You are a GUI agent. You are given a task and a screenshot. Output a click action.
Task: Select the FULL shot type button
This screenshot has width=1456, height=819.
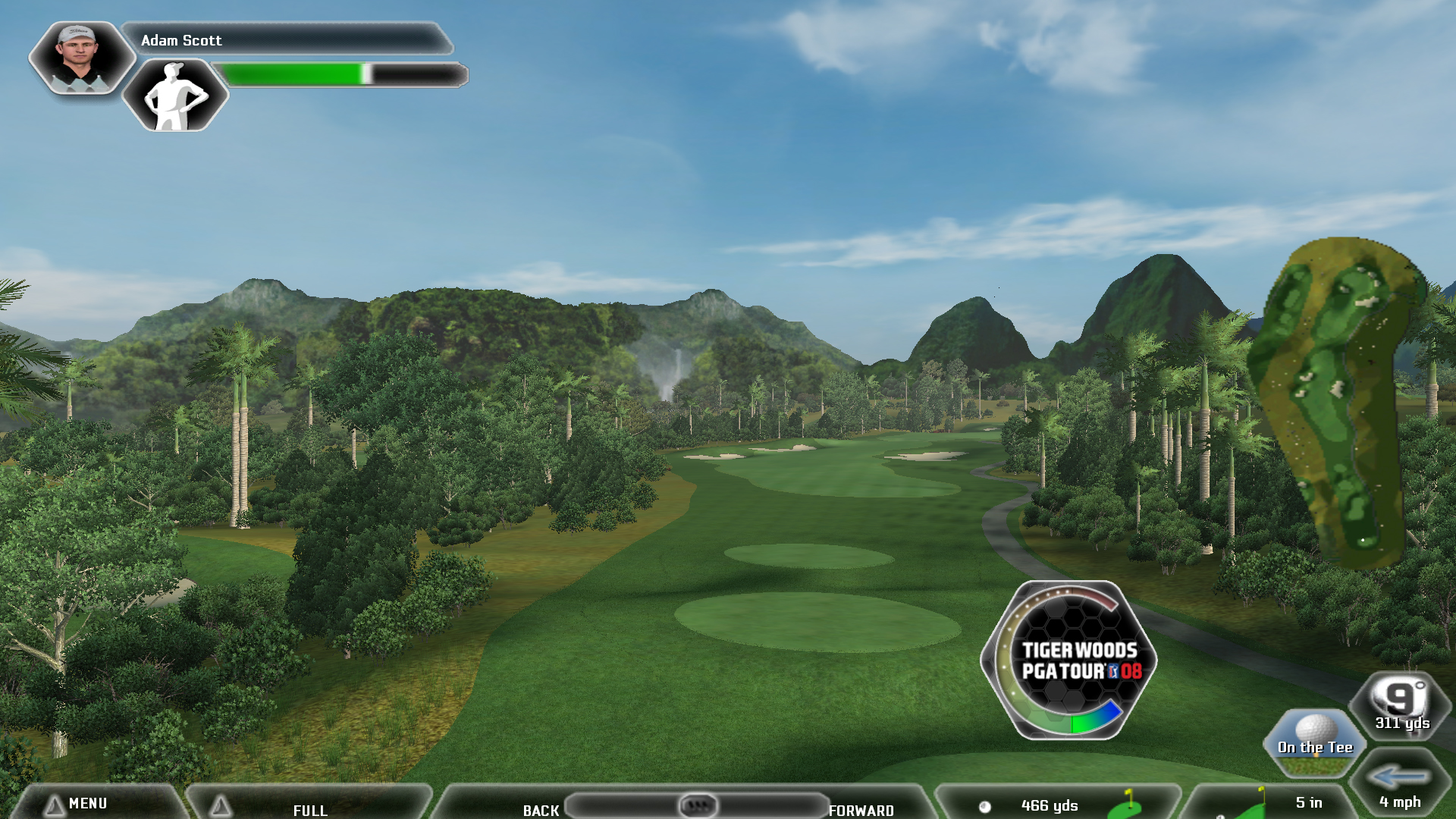(309, 808)
